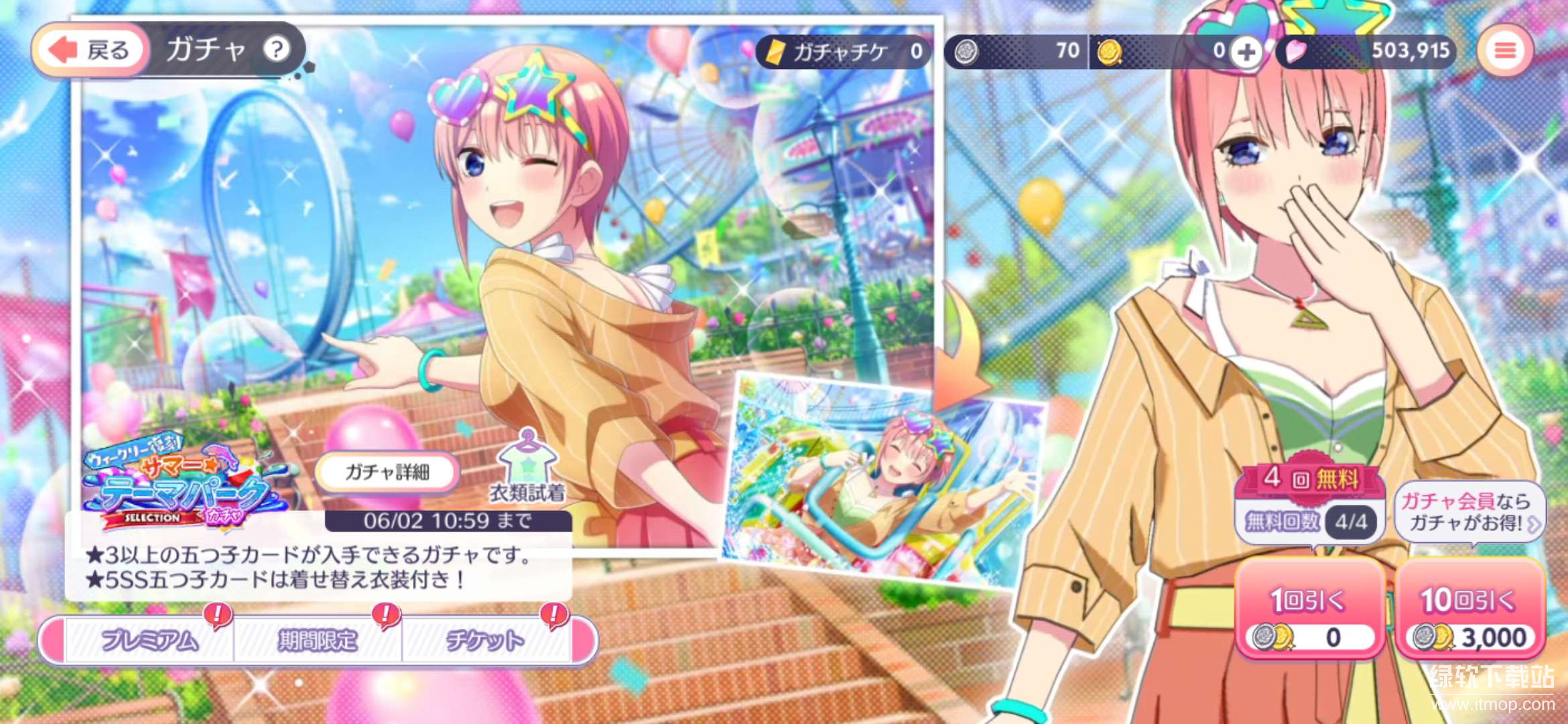
Task: Switch to the チケット tab
Action: 485,640
